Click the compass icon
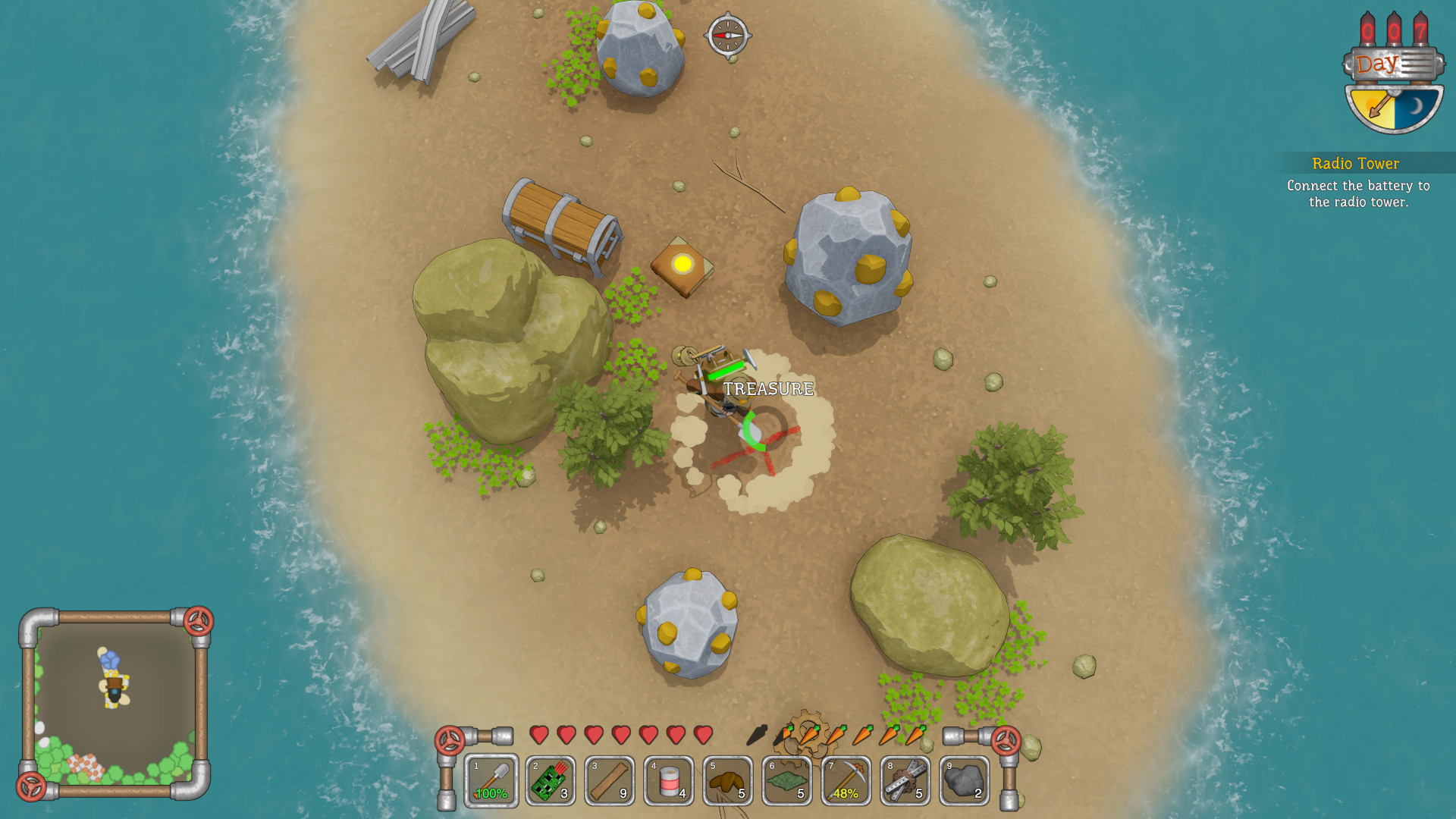Viewport: 1456px width, 819px height. click(727, 35)
